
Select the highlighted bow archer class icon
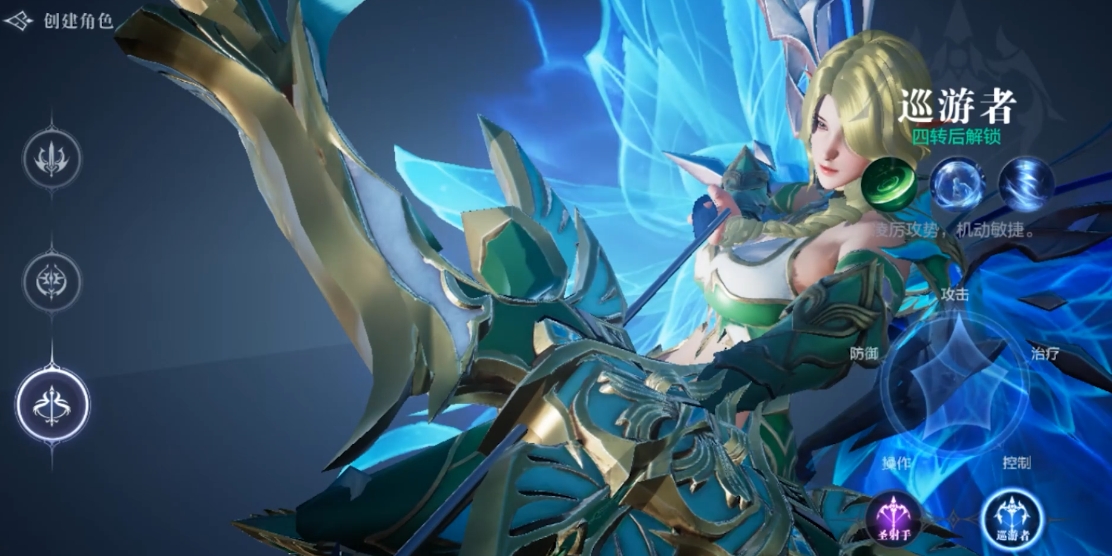[x=52, y=405]
